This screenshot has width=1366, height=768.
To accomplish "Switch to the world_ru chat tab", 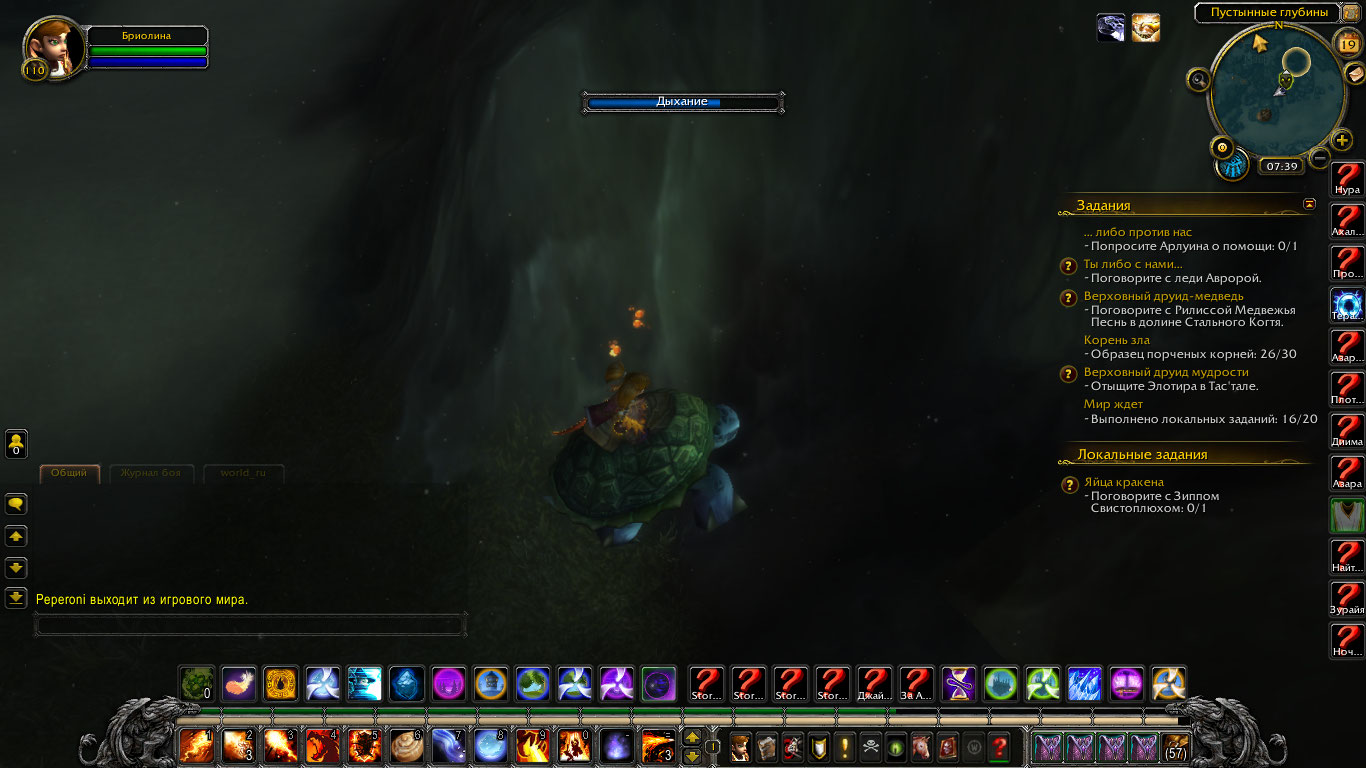I will coord(243,473).
